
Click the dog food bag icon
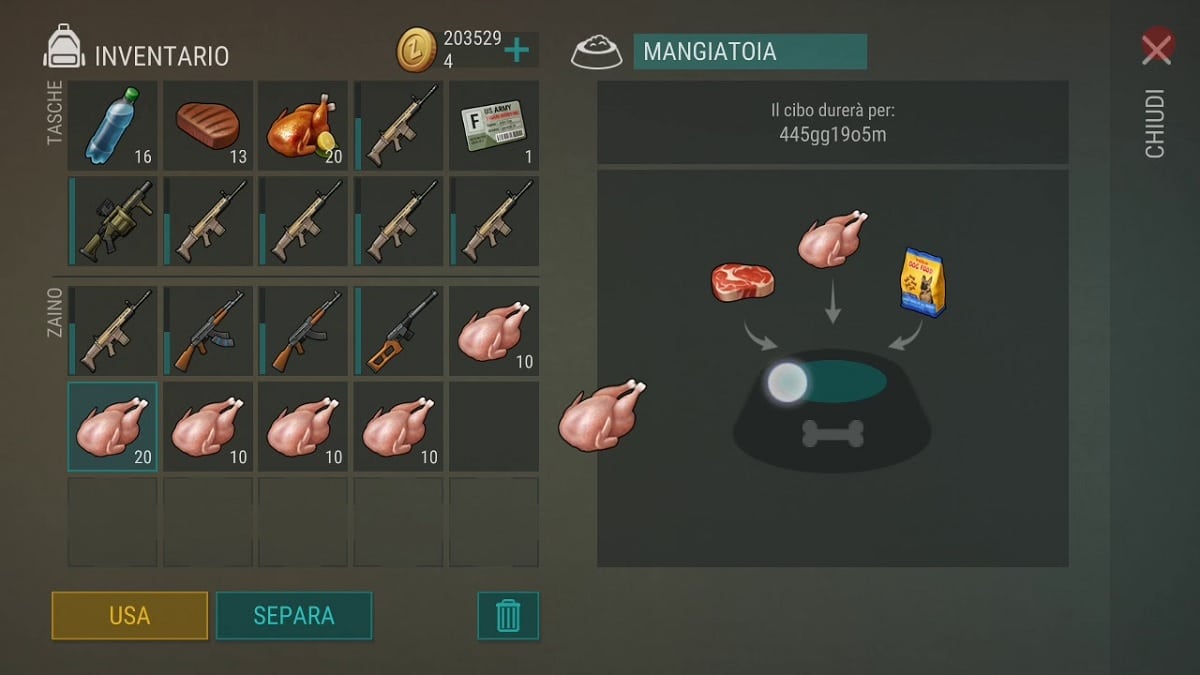(x=921, y=282)
